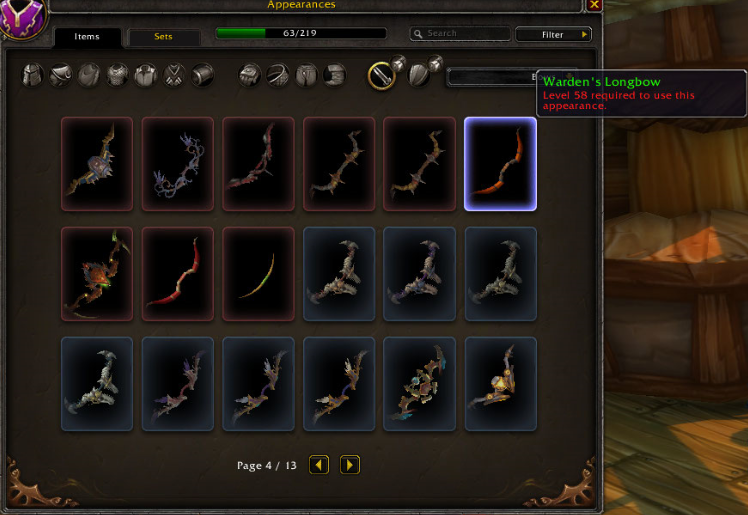Viewport: 748px width, 515px height.
Task: Preview the silvery-blue thorned bow appearance
Action: [x=177, y=164]
